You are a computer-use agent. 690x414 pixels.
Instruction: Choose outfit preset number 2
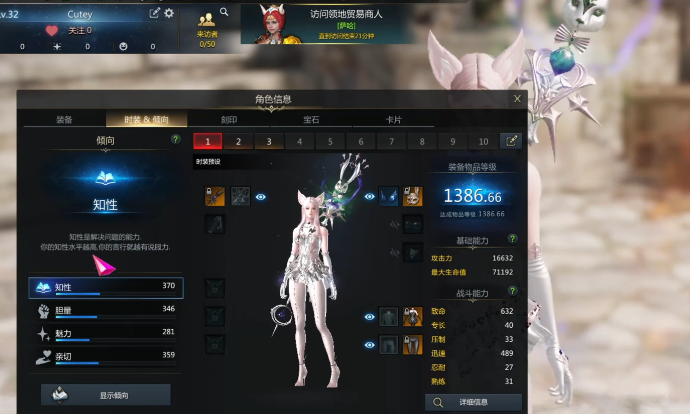238,142
